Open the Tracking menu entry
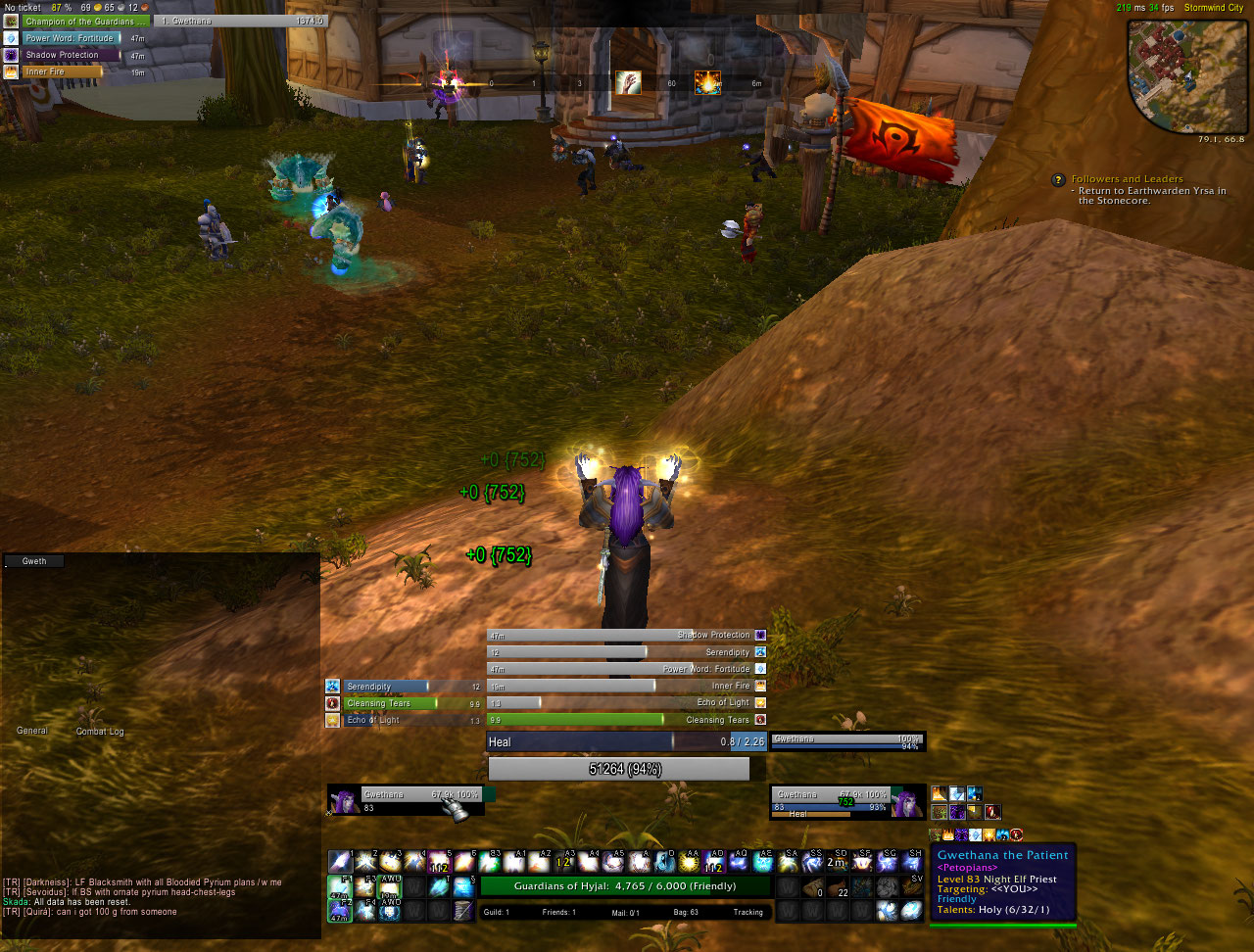This screenshot has height=952, width=1254. (x=747, y=913)
